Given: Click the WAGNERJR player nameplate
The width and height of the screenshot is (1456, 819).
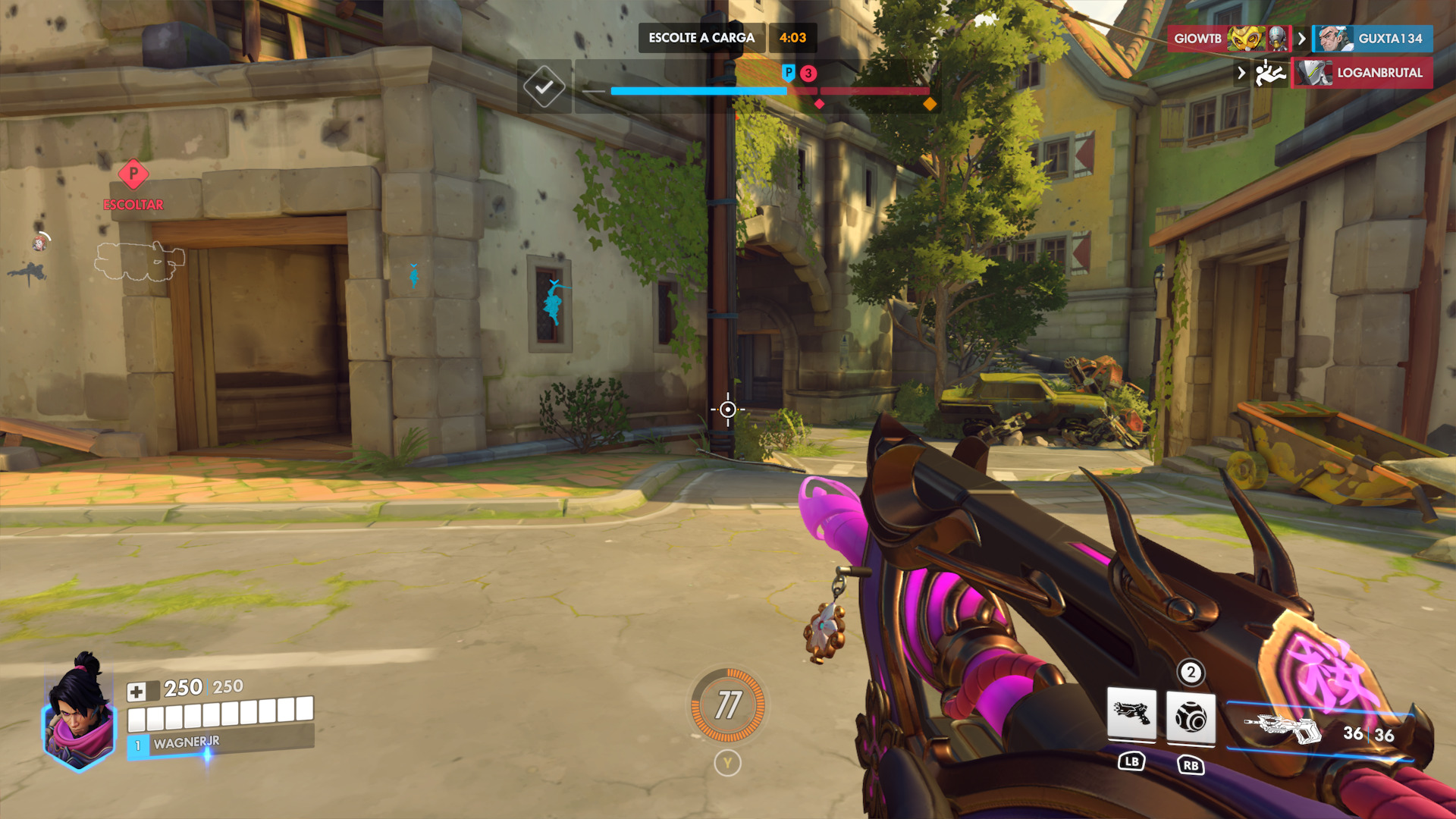Looking at the screenshot, I should tap(187, 743).
